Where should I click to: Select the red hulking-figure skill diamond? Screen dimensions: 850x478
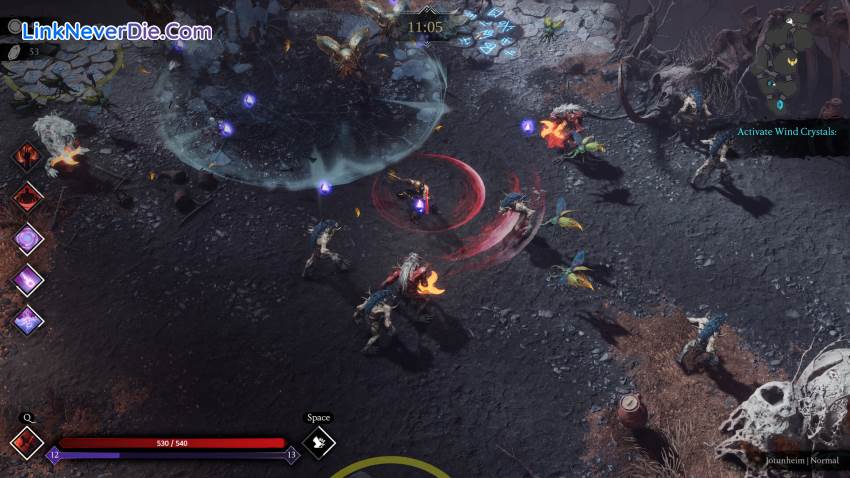[x=27, y=197]
